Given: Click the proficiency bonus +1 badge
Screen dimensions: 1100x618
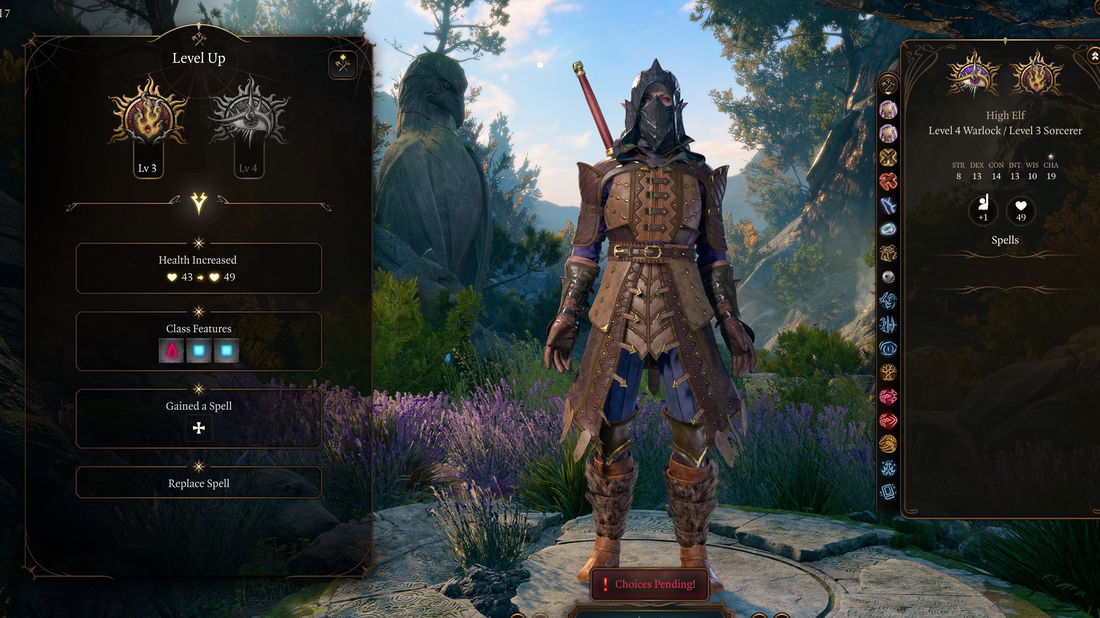Looking at the screenshot, I should (x=983, y=211).
